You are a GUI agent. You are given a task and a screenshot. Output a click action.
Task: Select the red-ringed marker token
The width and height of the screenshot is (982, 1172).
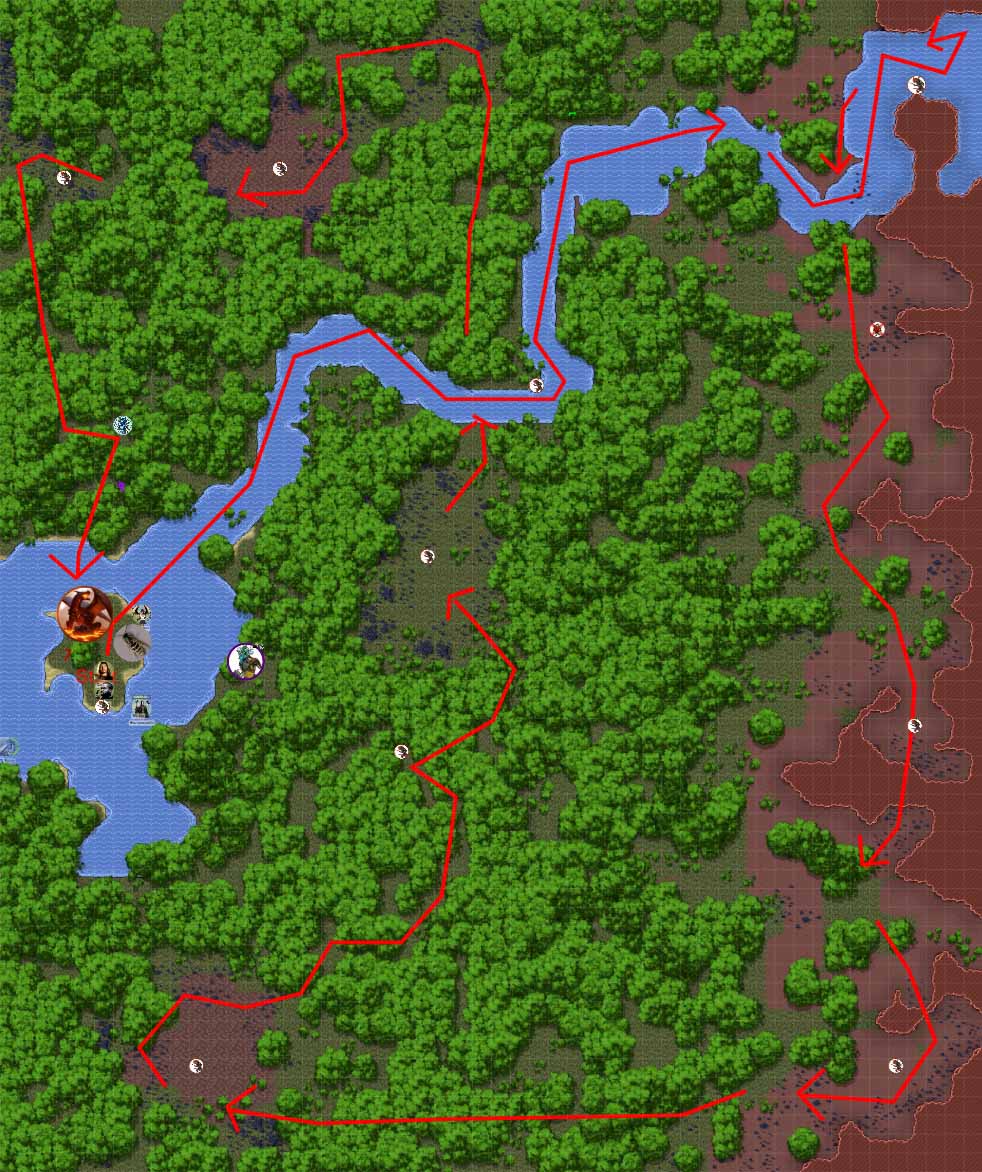point(877,329)
